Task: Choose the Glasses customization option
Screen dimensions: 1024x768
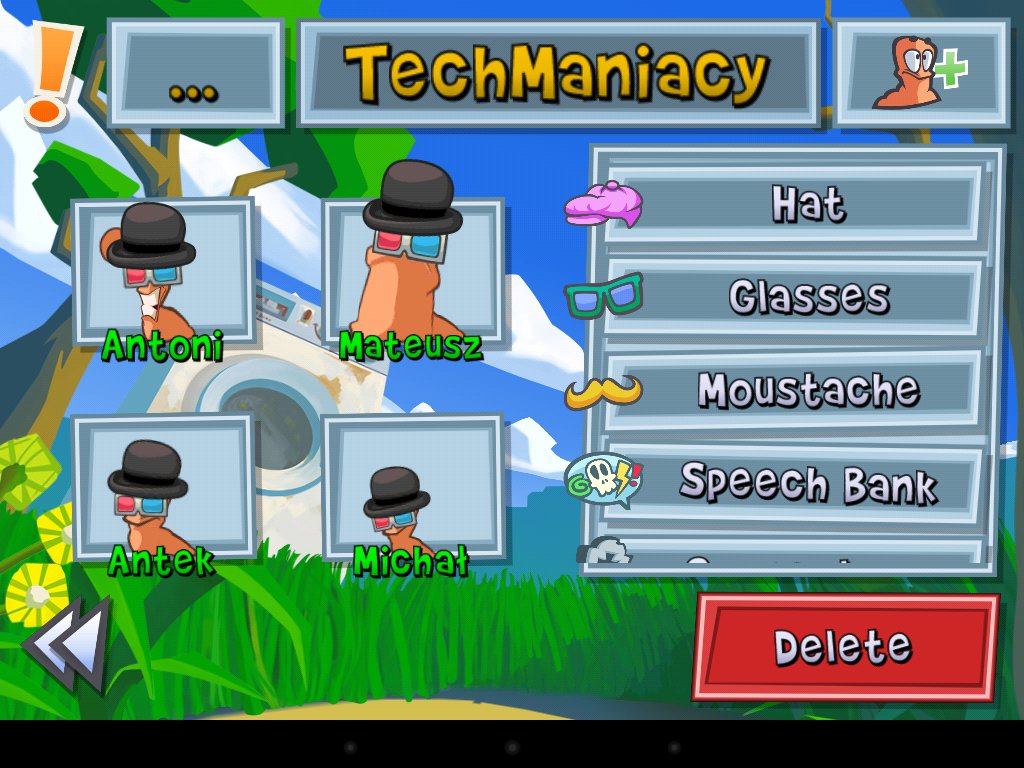Action: (791, 297)
